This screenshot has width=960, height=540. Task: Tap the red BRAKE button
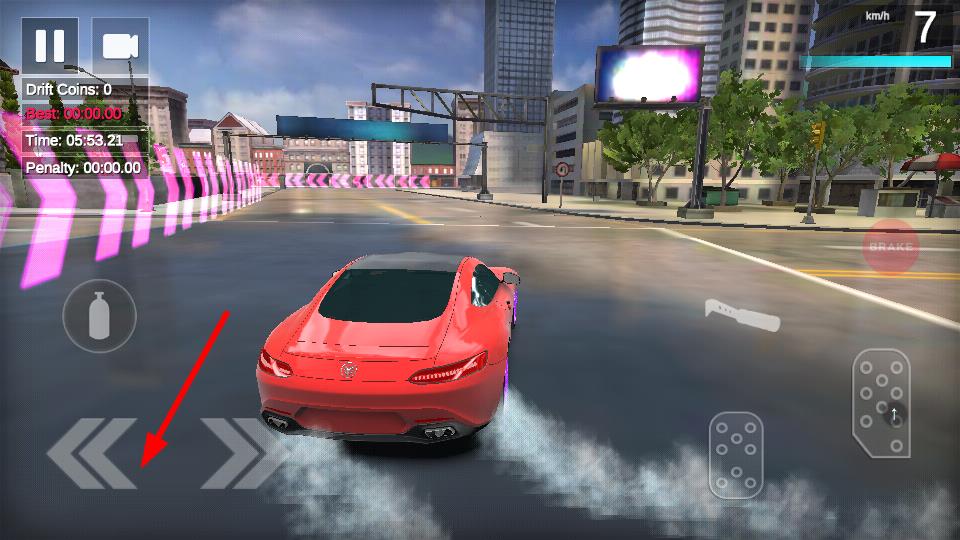coord(890,246)
